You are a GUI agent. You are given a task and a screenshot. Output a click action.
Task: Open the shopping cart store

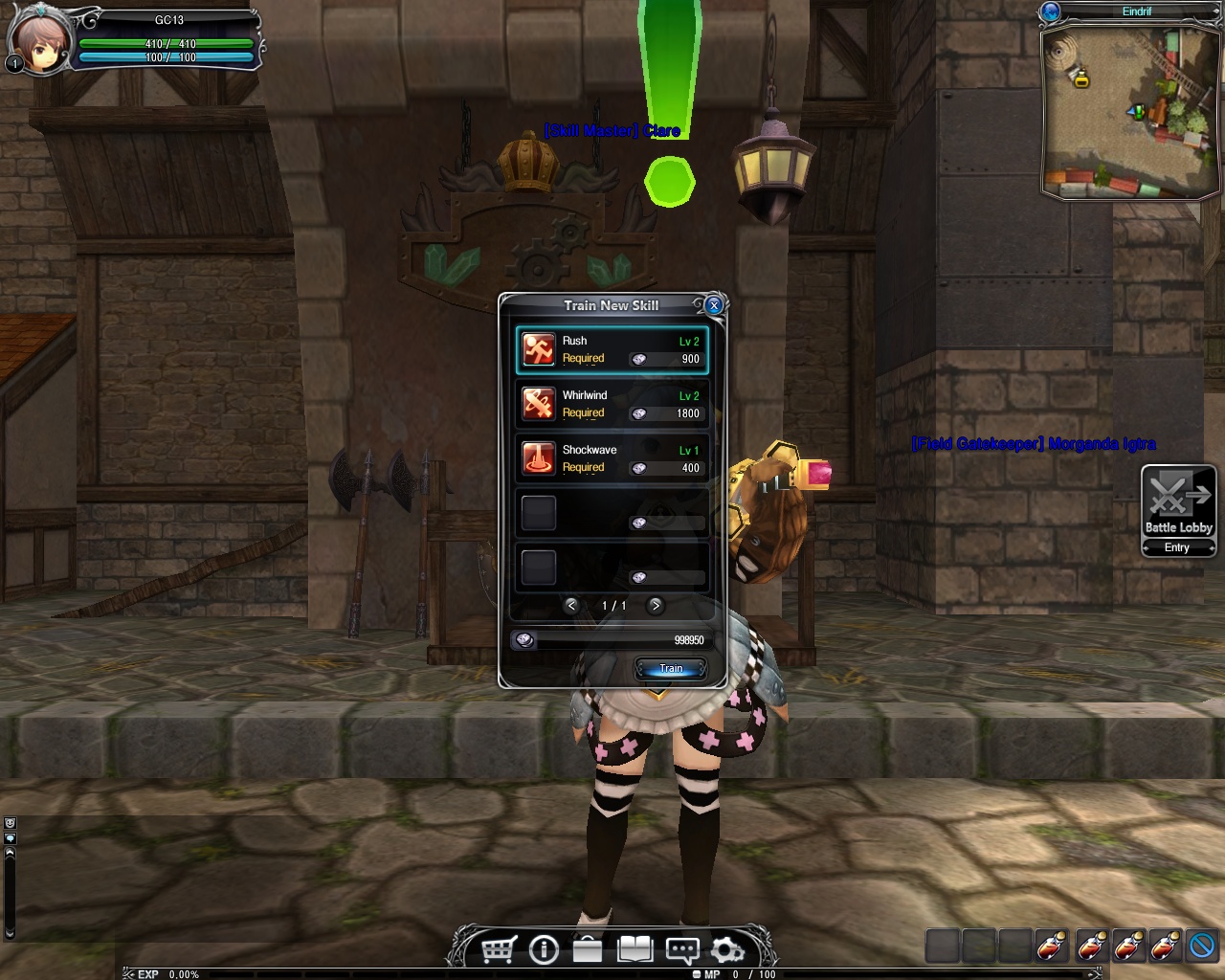click(499, 949)
